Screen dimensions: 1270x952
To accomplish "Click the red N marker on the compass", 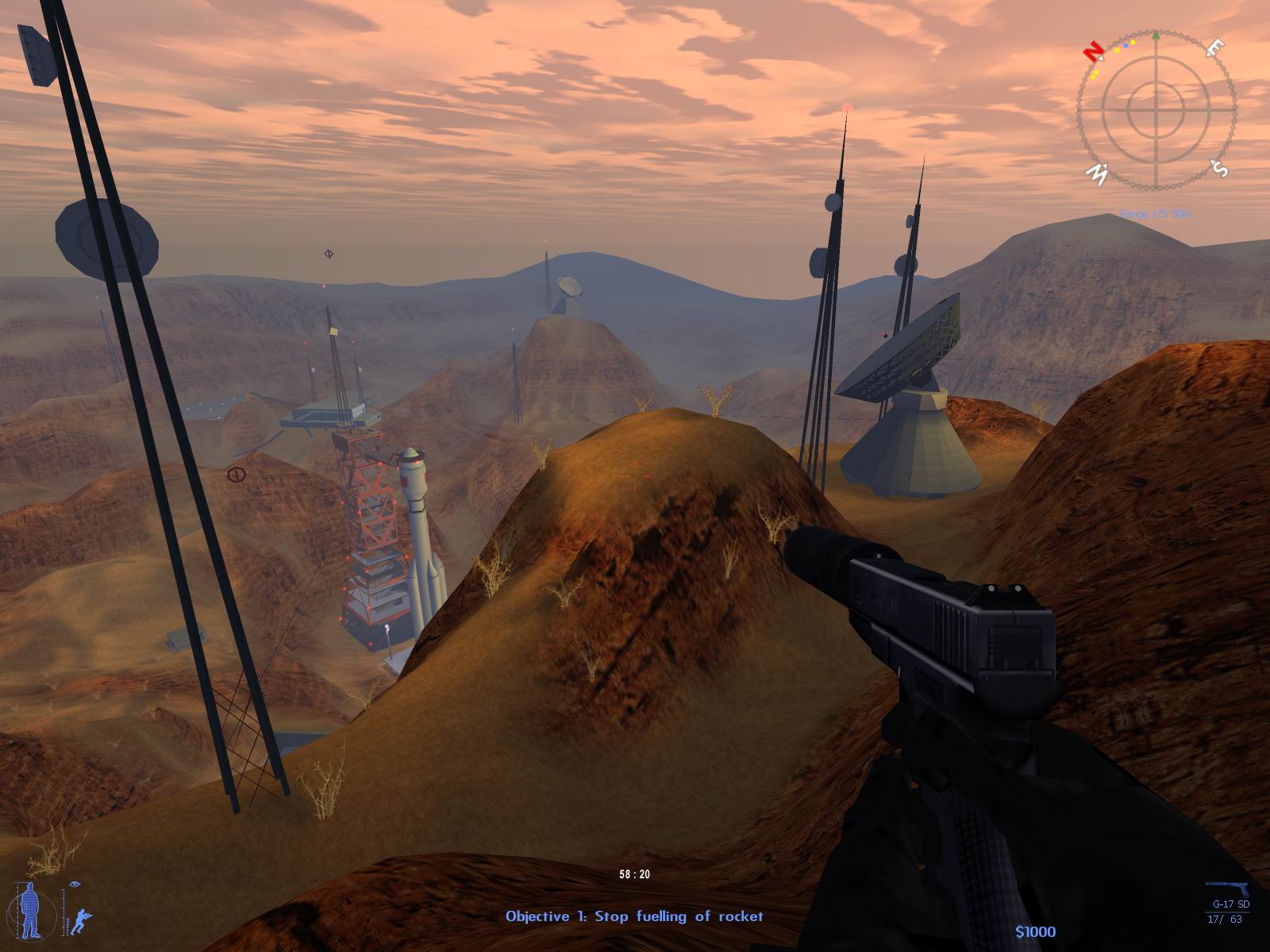I will [x=1094, y=52].
